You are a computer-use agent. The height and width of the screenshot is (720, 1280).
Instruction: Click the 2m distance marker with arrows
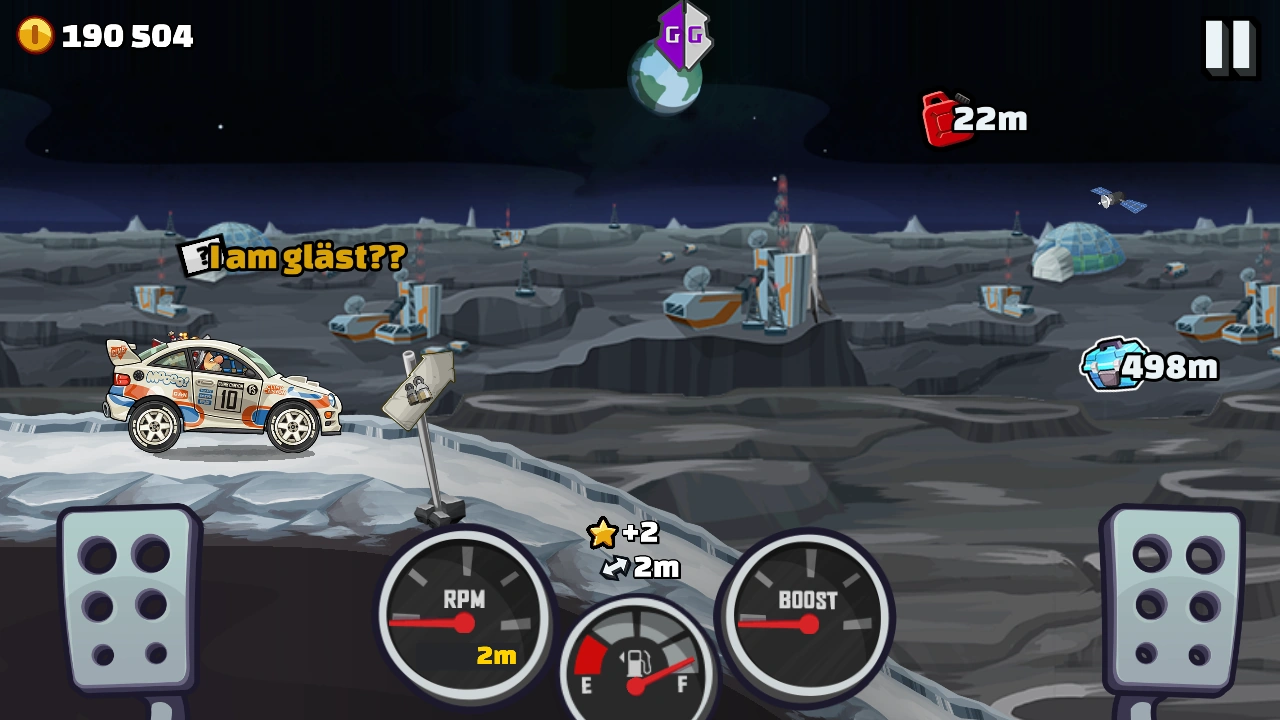click(x=645, y=568)
